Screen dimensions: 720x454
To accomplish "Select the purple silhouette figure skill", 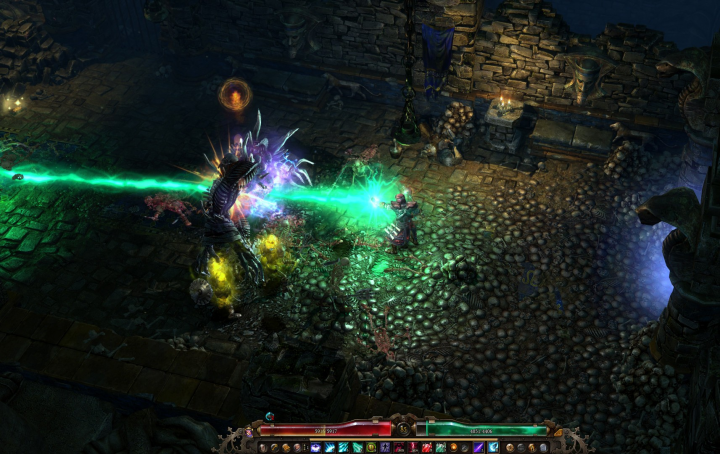I will (385, 447).
